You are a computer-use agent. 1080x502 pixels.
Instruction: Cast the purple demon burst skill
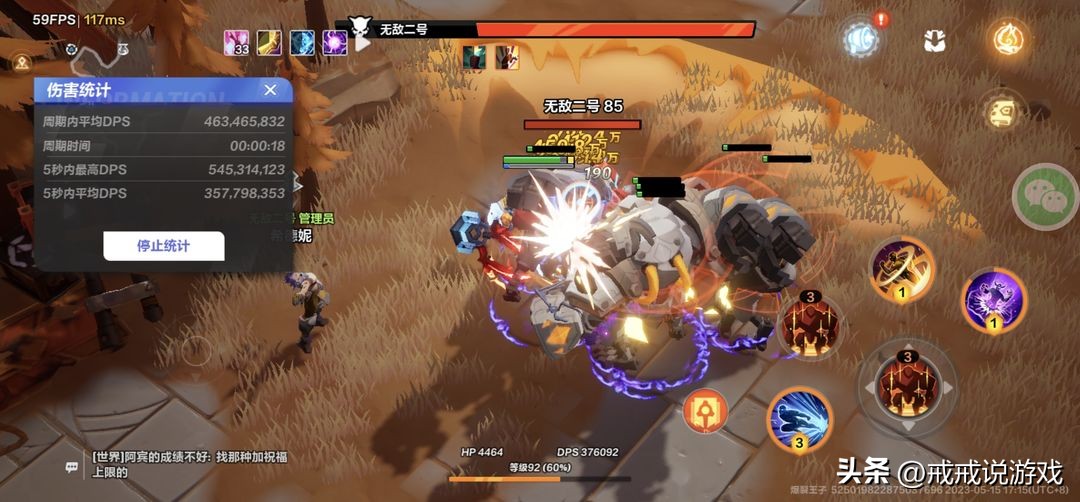[994, 300]
